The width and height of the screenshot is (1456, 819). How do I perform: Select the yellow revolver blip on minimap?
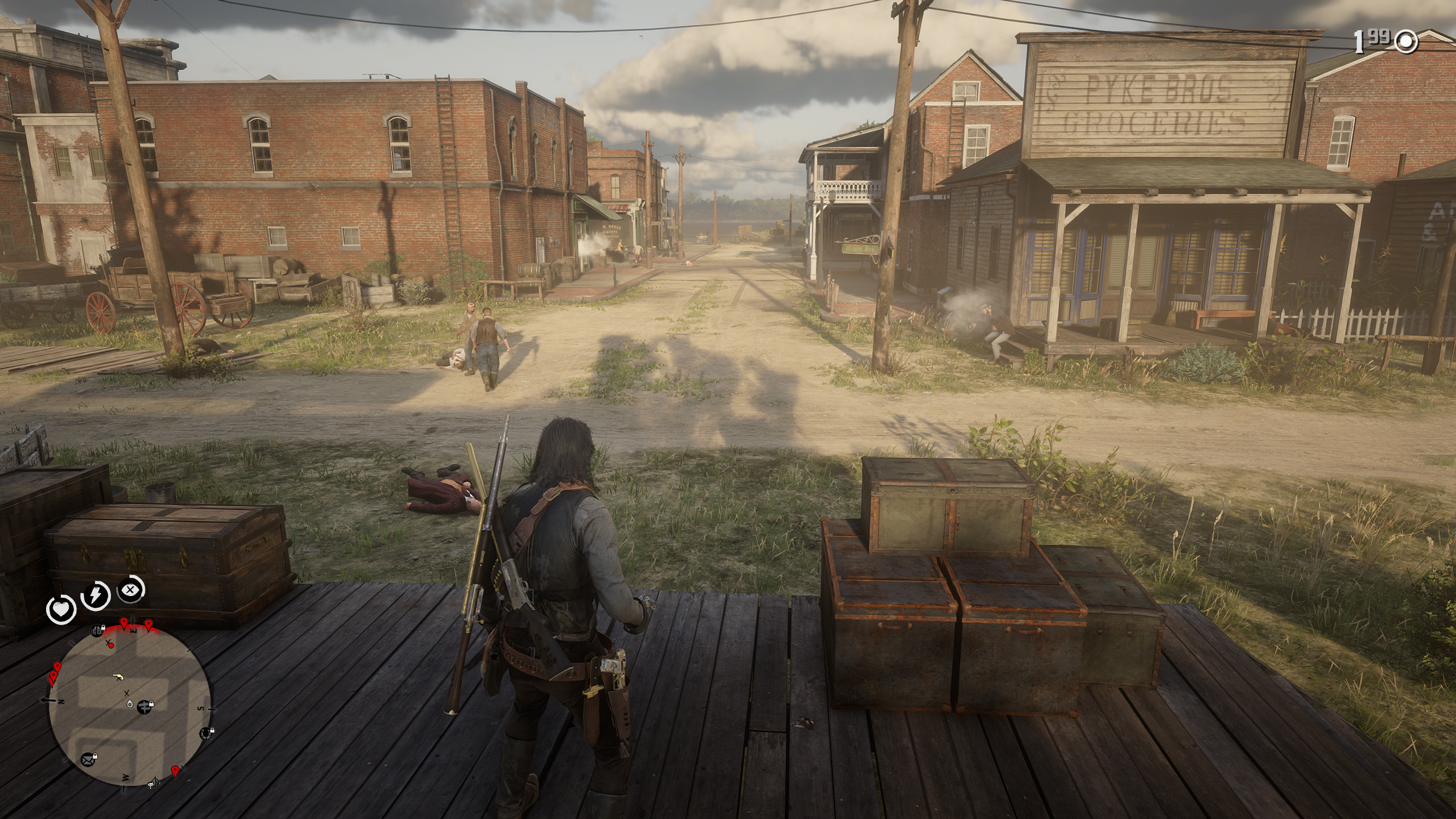119,677
